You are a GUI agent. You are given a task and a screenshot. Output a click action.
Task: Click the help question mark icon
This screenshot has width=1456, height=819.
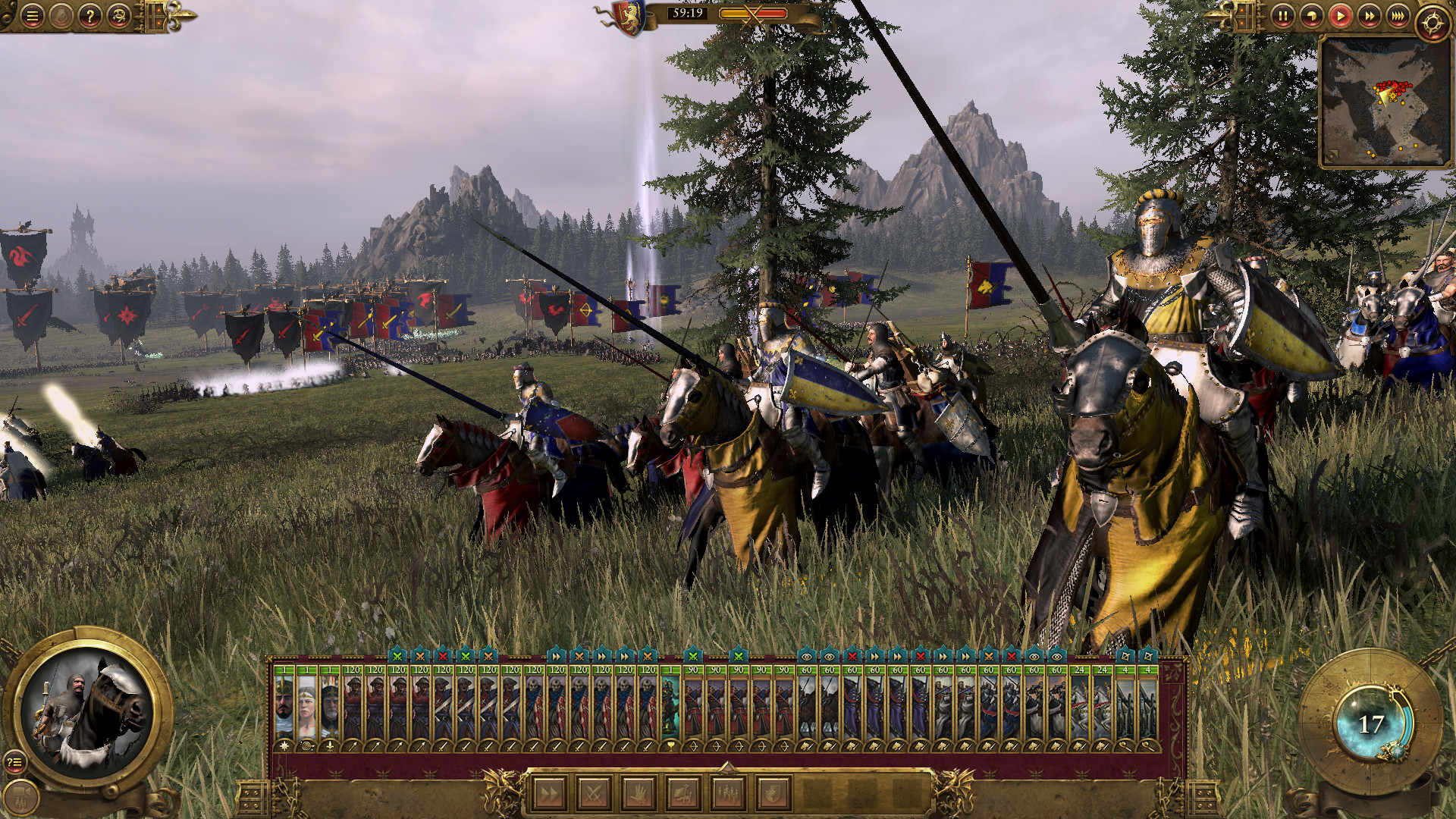[x=90, y=16]
